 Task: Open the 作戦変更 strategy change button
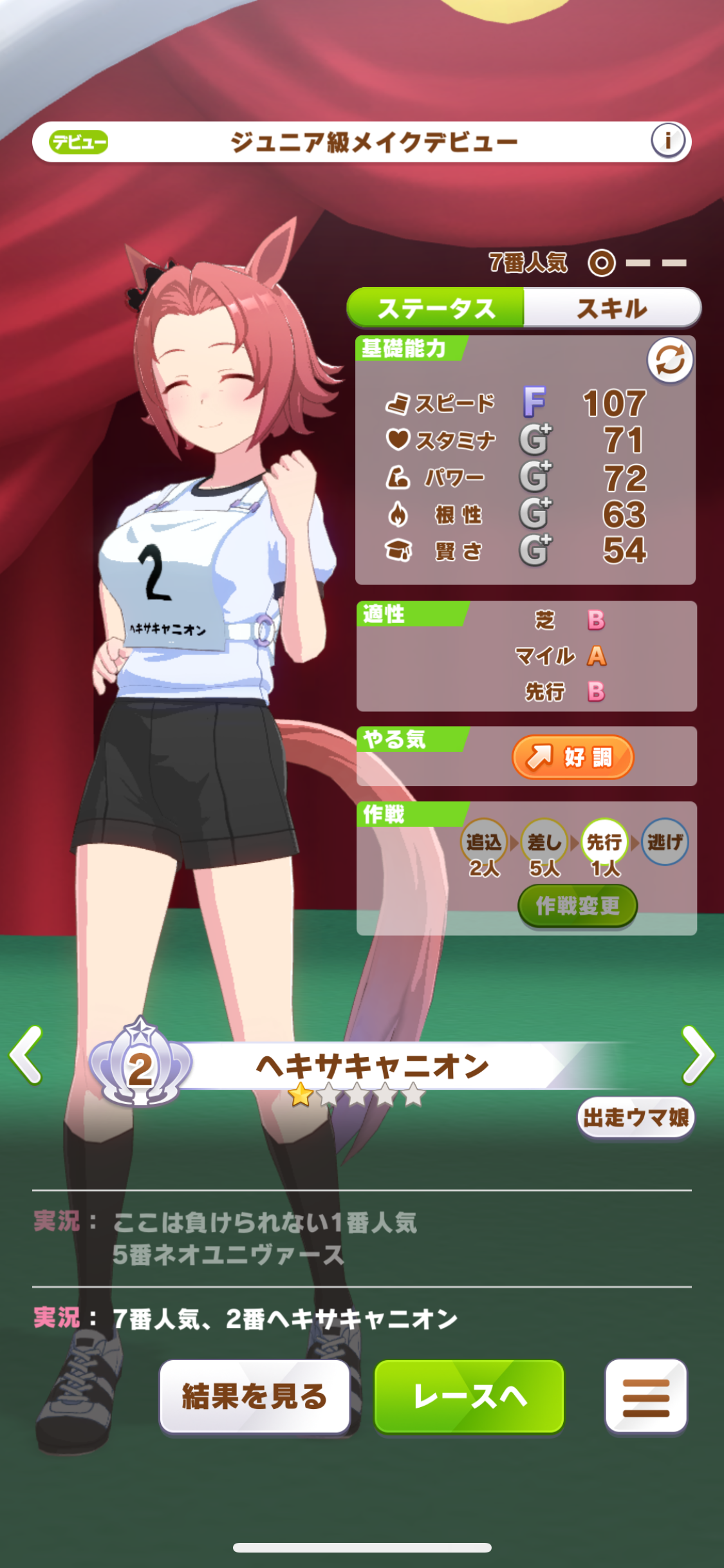click(x=577, y=906)
